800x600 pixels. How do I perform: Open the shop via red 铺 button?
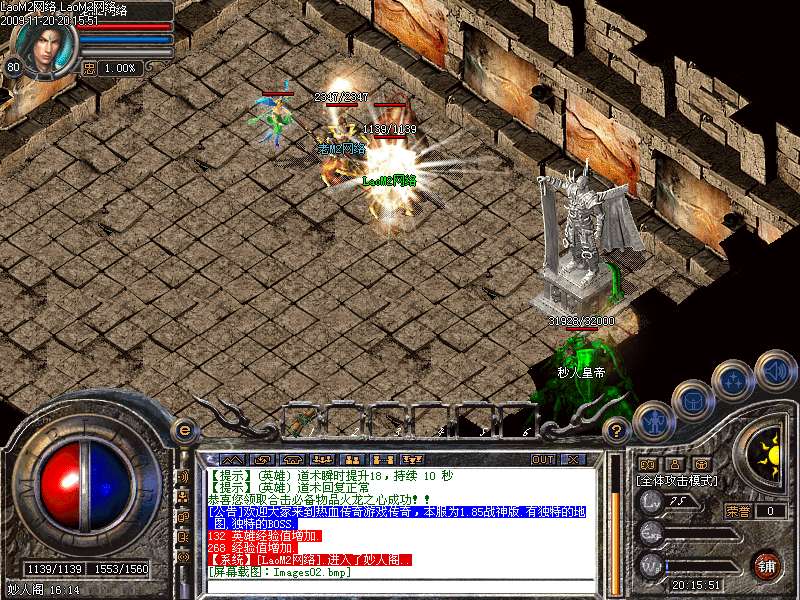point(767,566)
